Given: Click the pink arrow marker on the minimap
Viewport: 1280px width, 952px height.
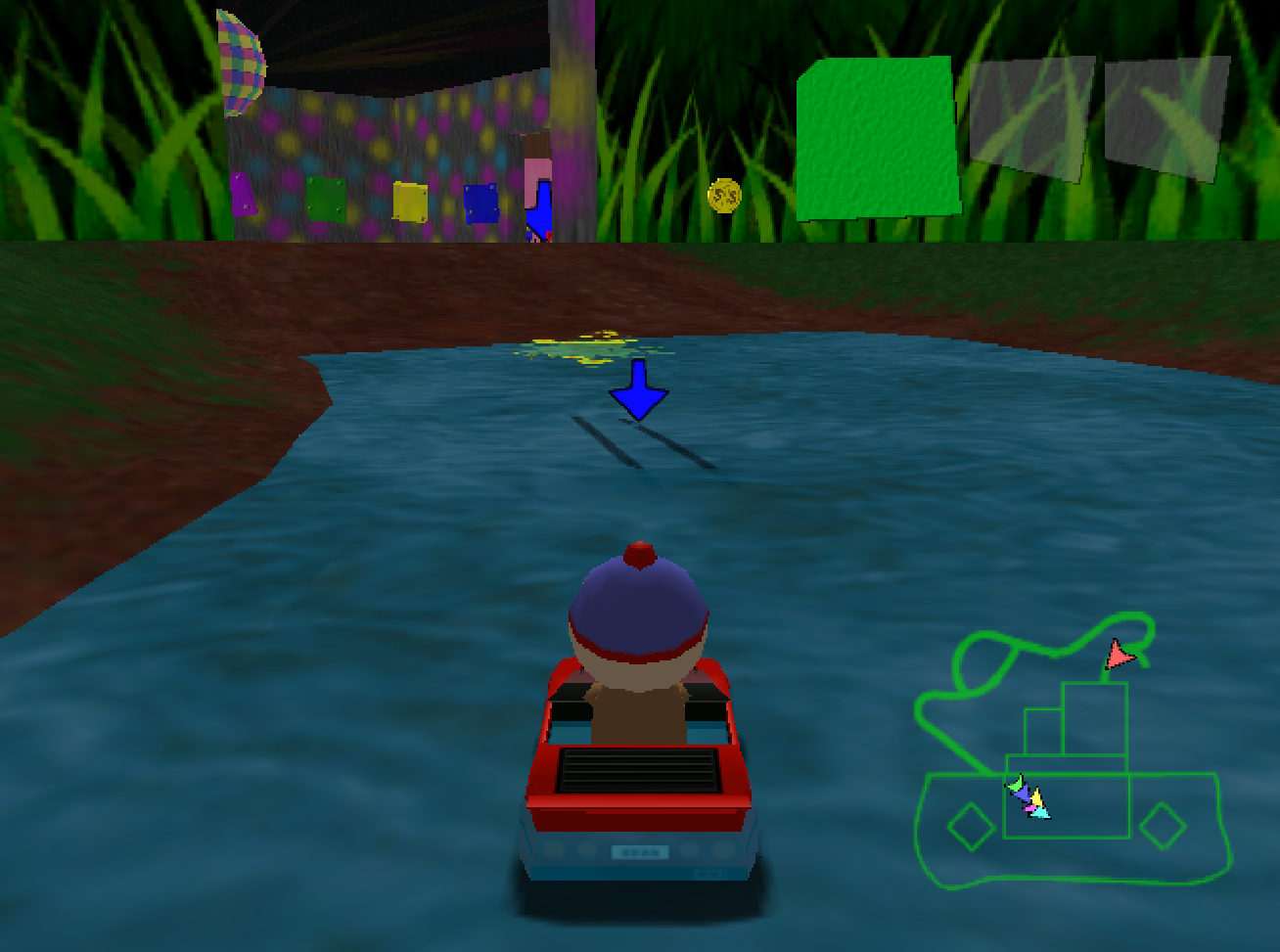Looking at the screenshot, I should (x=1029, y=808).
